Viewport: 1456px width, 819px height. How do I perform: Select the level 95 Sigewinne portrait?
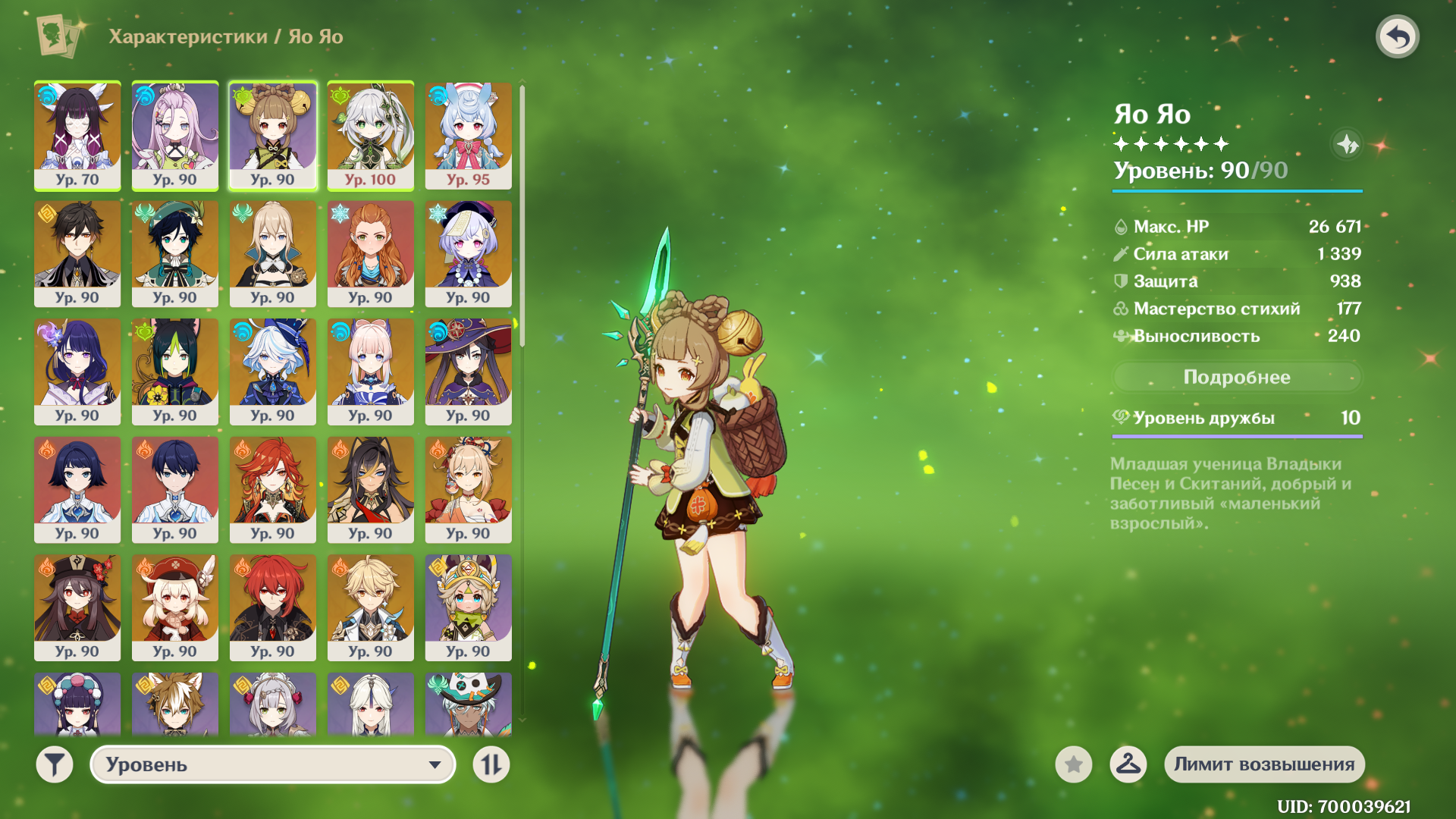(469, 135)
